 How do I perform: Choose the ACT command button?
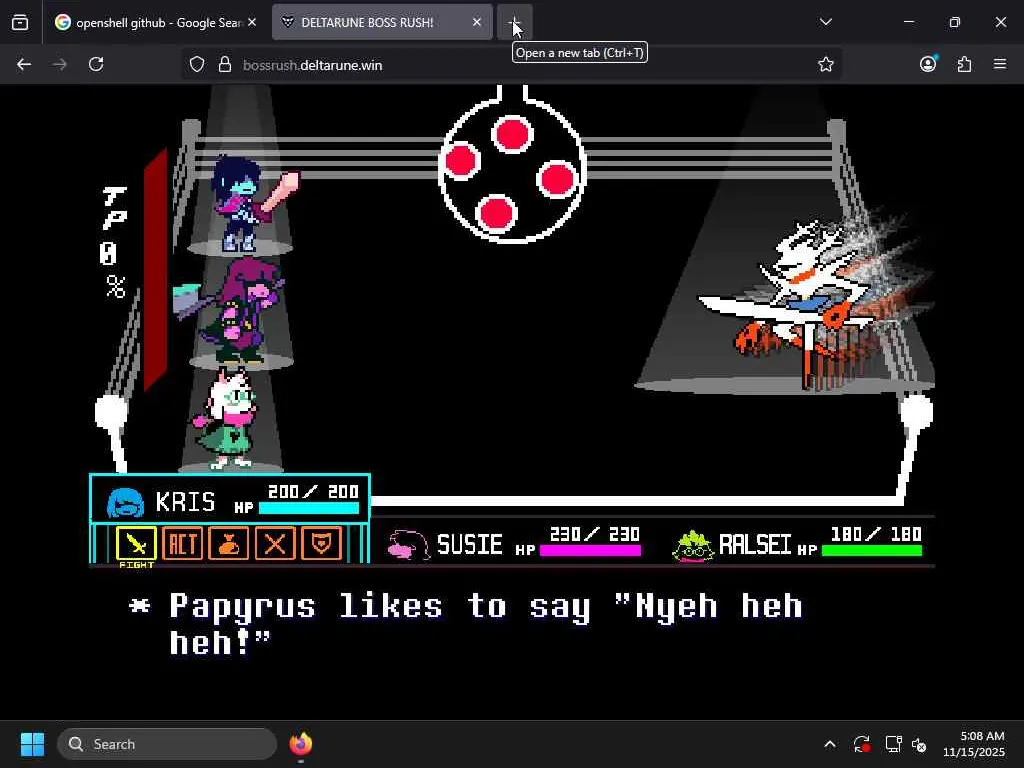click(182, 543)
